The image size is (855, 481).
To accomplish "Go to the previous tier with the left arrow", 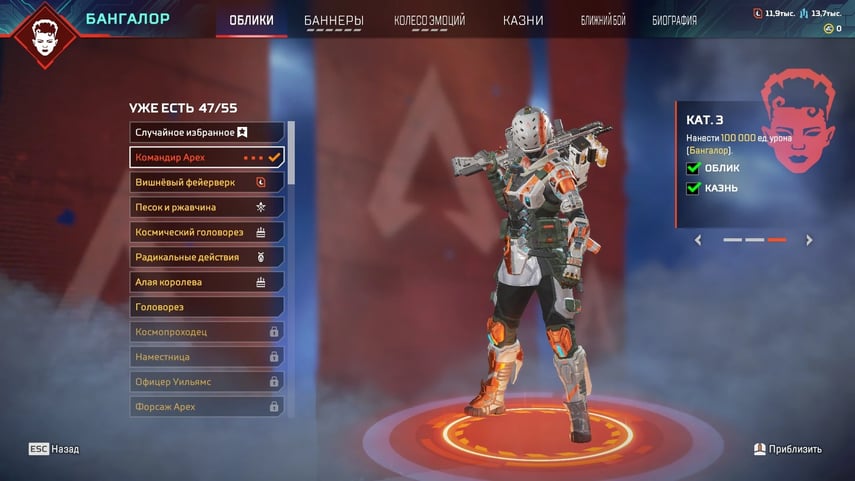I will pyautogui.click(x=698, y=240).
